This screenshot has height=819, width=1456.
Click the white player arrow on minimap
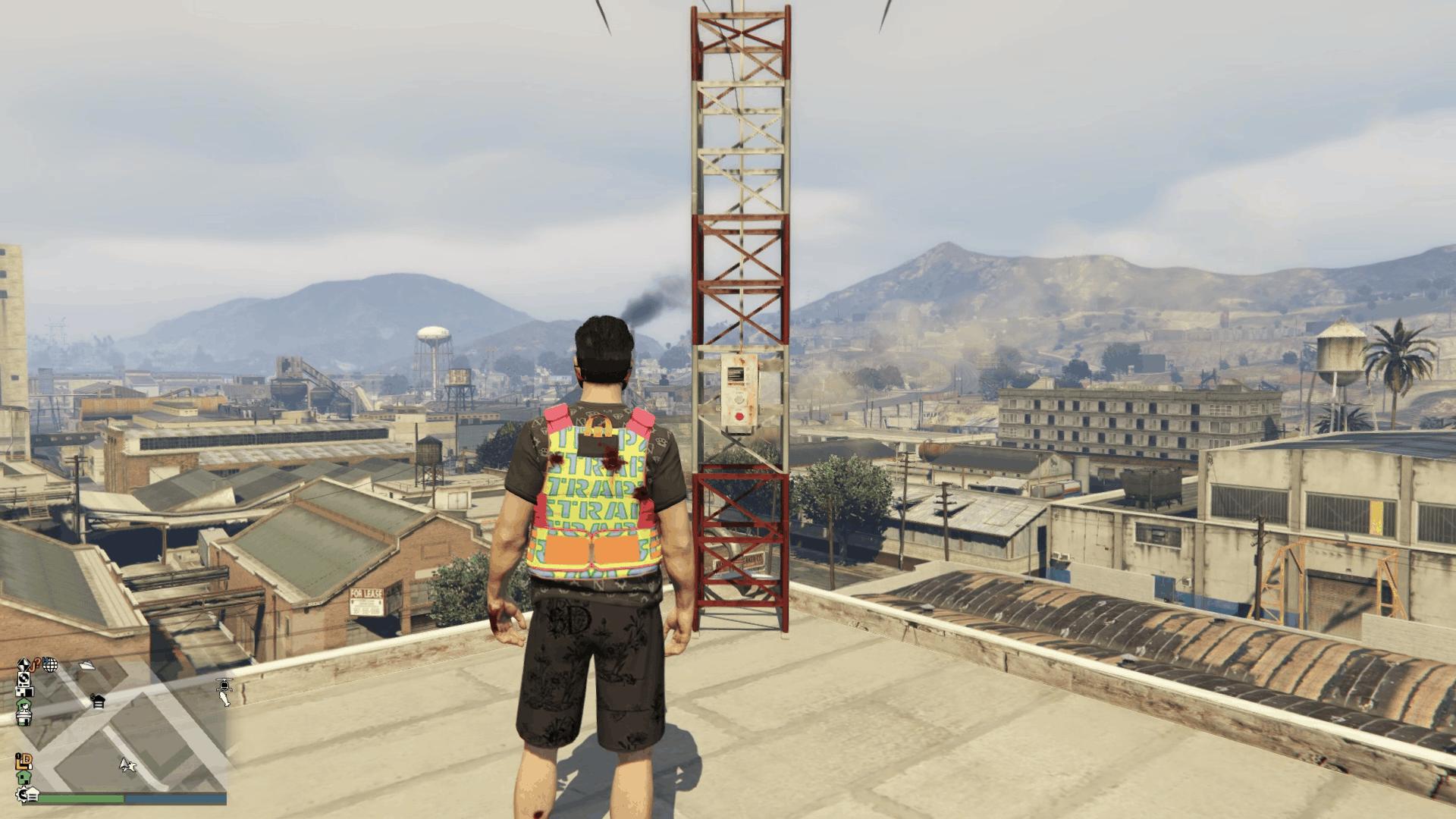(x=127, y=765)
